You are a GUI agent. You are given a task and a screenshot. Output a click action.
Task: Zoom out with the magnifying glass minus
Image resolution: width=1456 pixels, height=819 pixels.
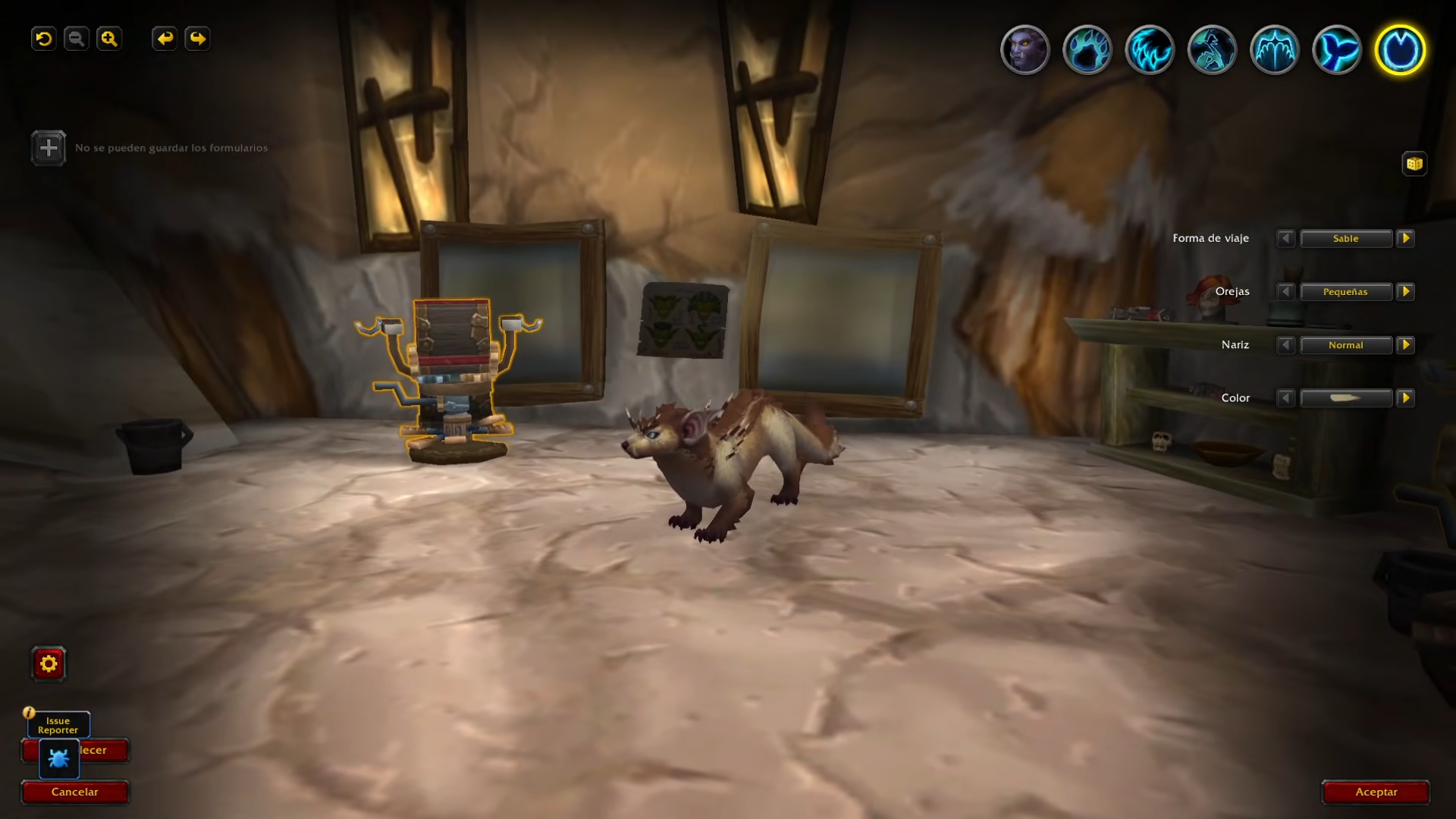coord(77,39)
